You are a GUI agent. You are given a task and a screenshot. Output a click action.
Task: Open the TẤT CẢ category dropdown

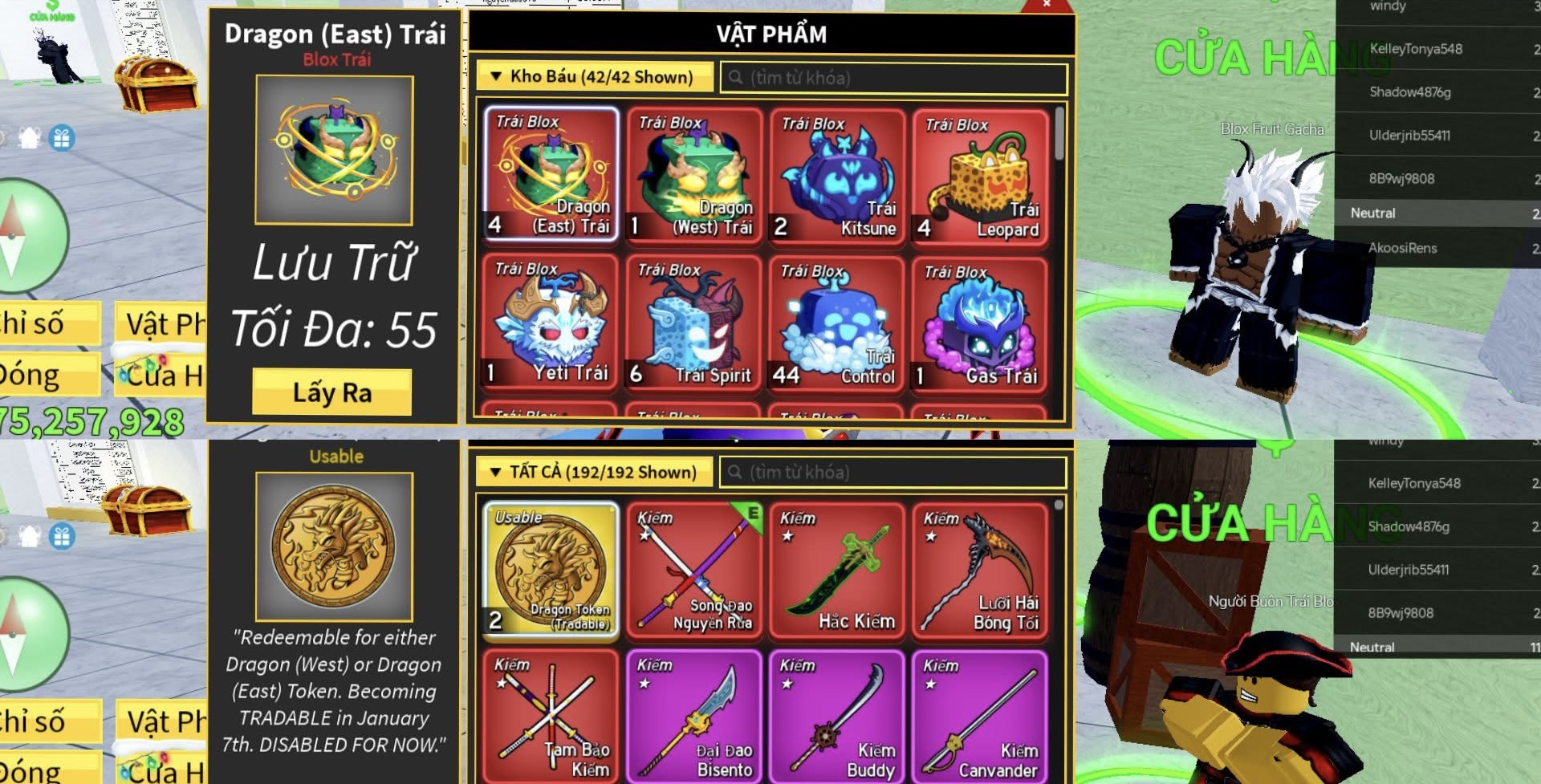[x=594, y=472]
